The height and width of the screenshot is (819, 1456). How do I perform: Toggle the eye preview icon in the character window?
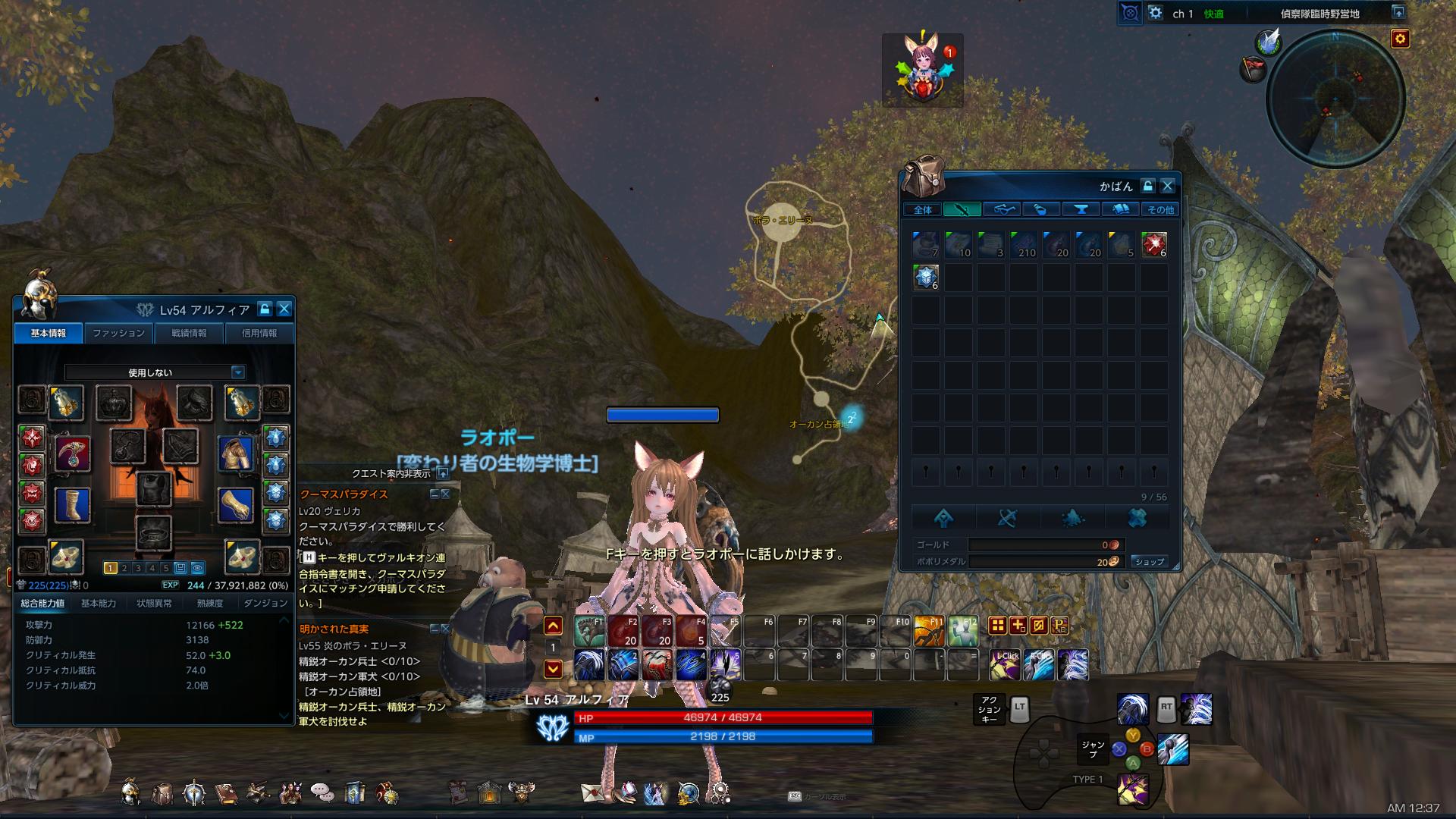198,567
